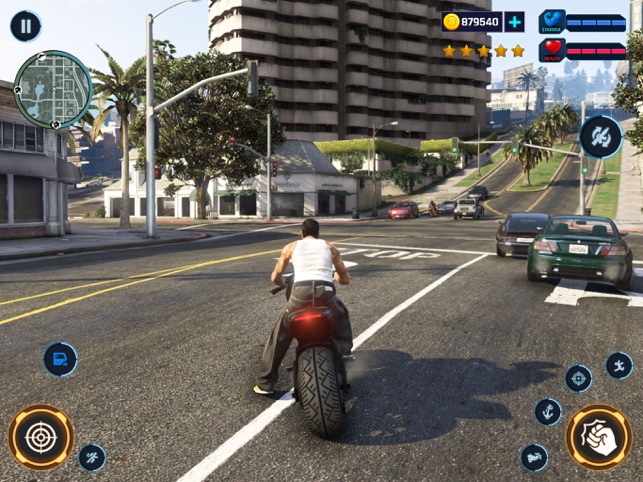643x482 pixels.
Task: Tap the motorcycle icon button
Action: 534,457
